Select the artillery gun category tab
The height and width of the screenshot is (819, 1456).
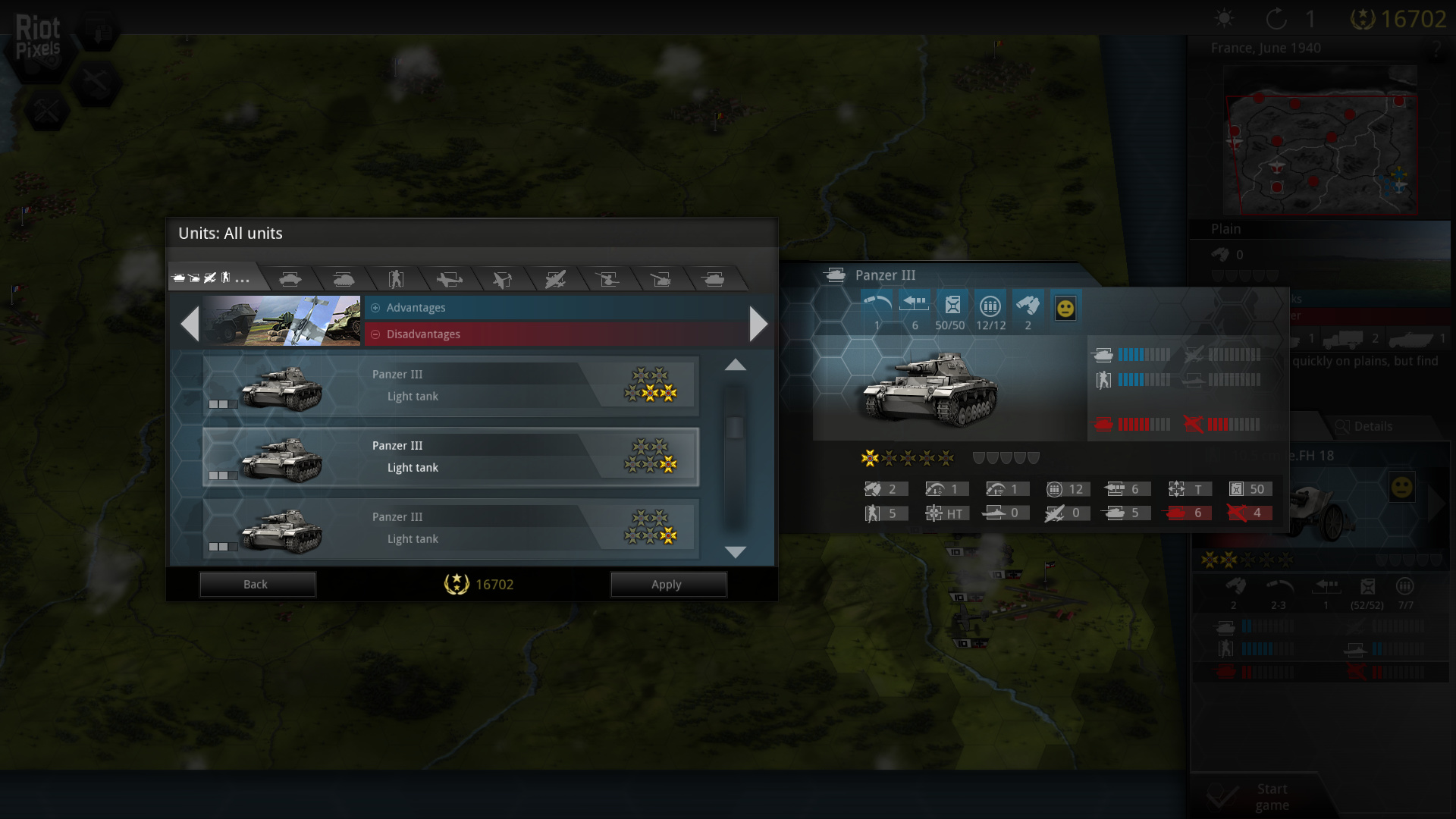[x=661, y=279]
